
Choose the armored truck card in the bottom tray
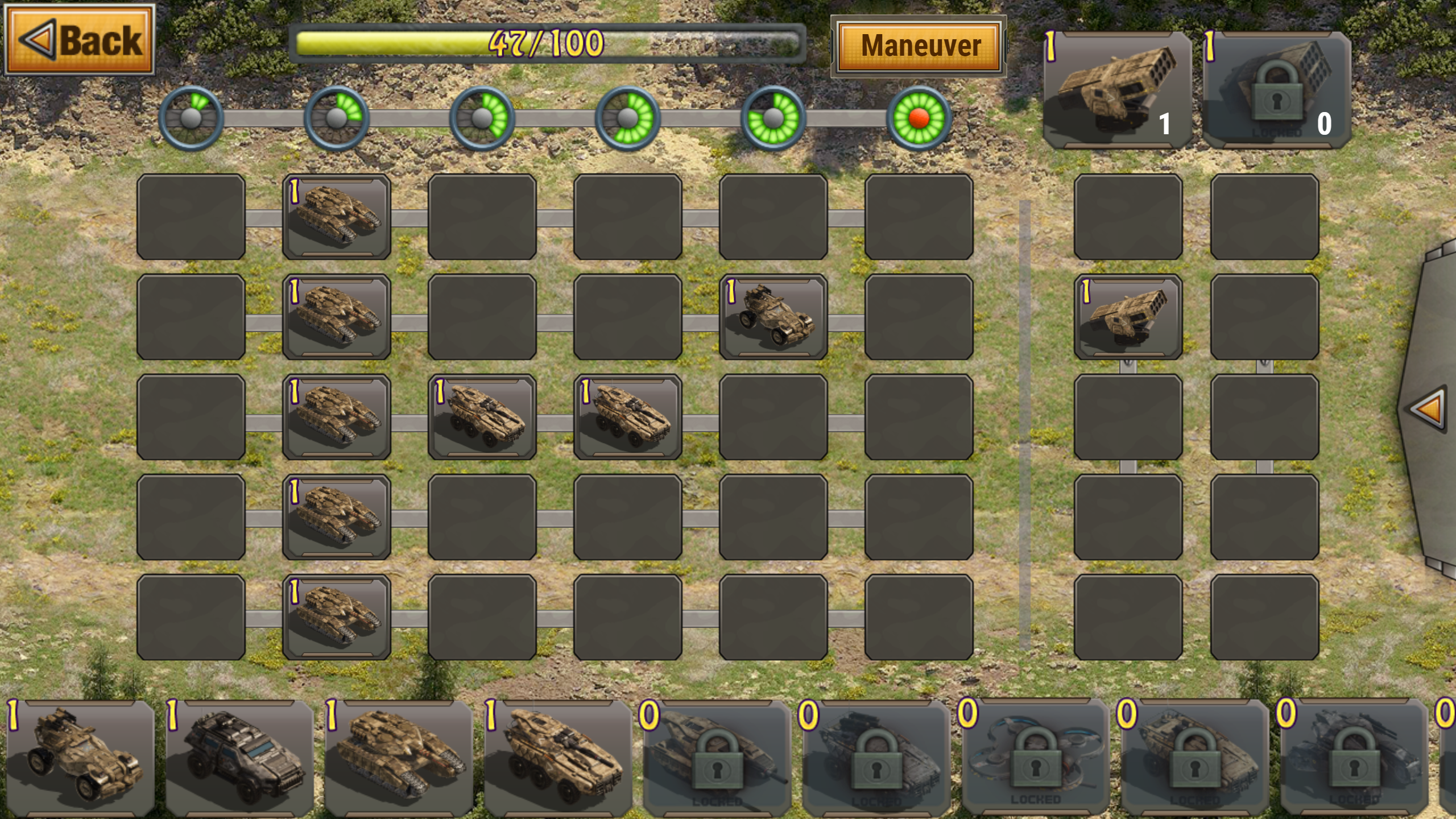pos(239,756)
